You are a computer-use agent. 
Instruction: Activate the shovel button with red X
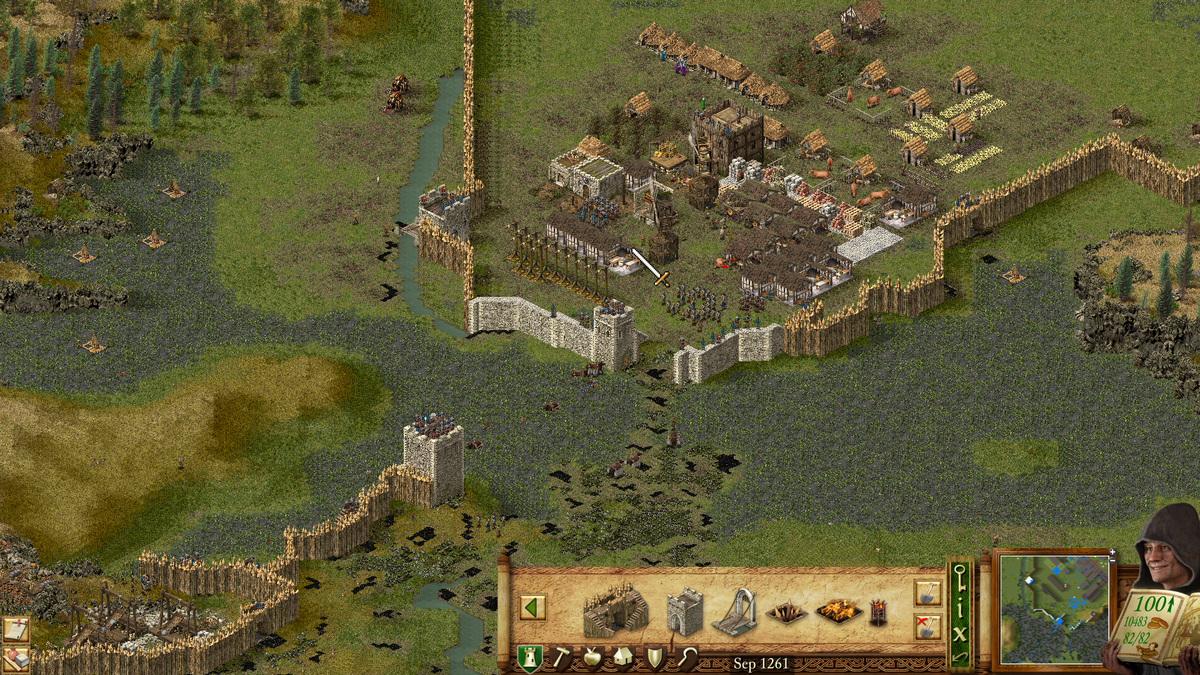pos(927,627)
